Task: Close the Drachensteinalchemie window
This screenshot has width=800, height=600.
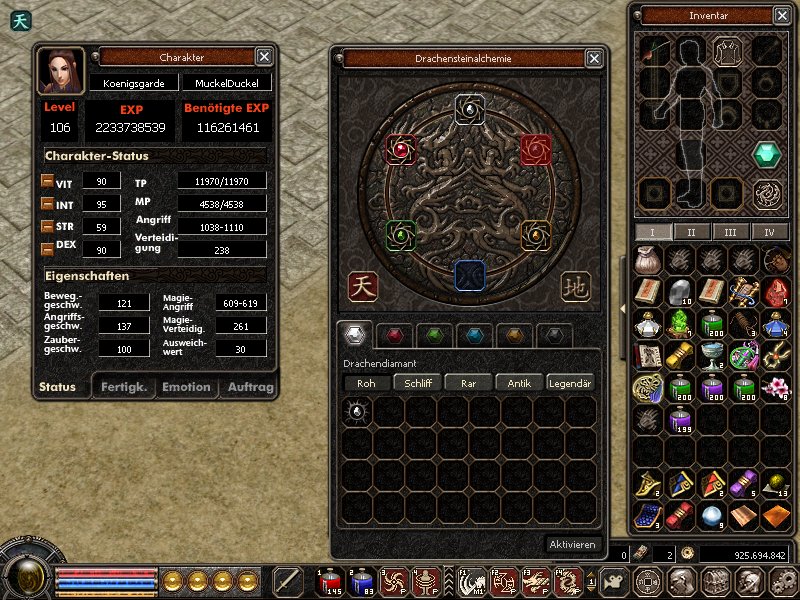Action: coord(590,59)
